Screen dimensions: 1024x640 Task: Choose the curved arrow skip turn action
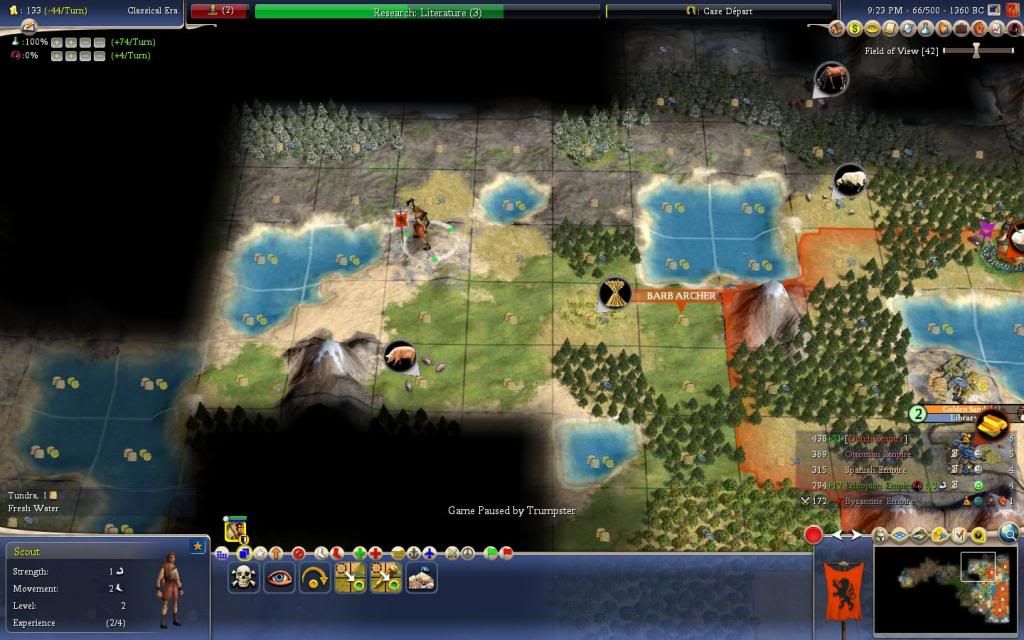(314, 578)
